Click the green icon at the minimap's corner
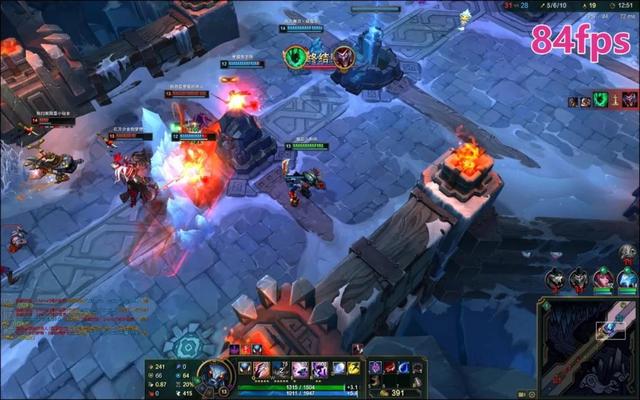The image size is (640, 400). (x=545, y=303)
